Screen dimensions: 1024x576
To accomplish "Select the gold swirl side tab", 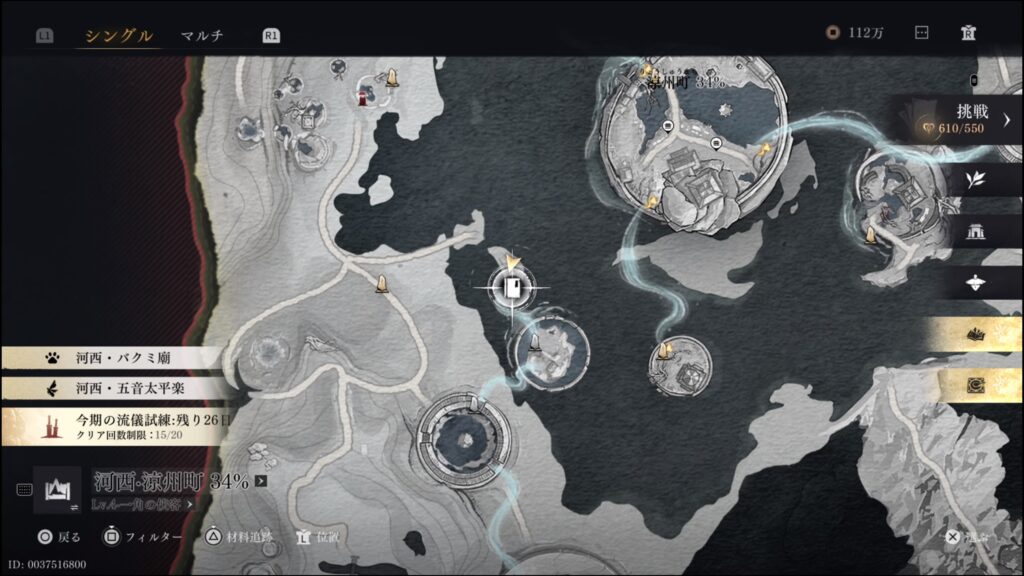I will 975,385.
